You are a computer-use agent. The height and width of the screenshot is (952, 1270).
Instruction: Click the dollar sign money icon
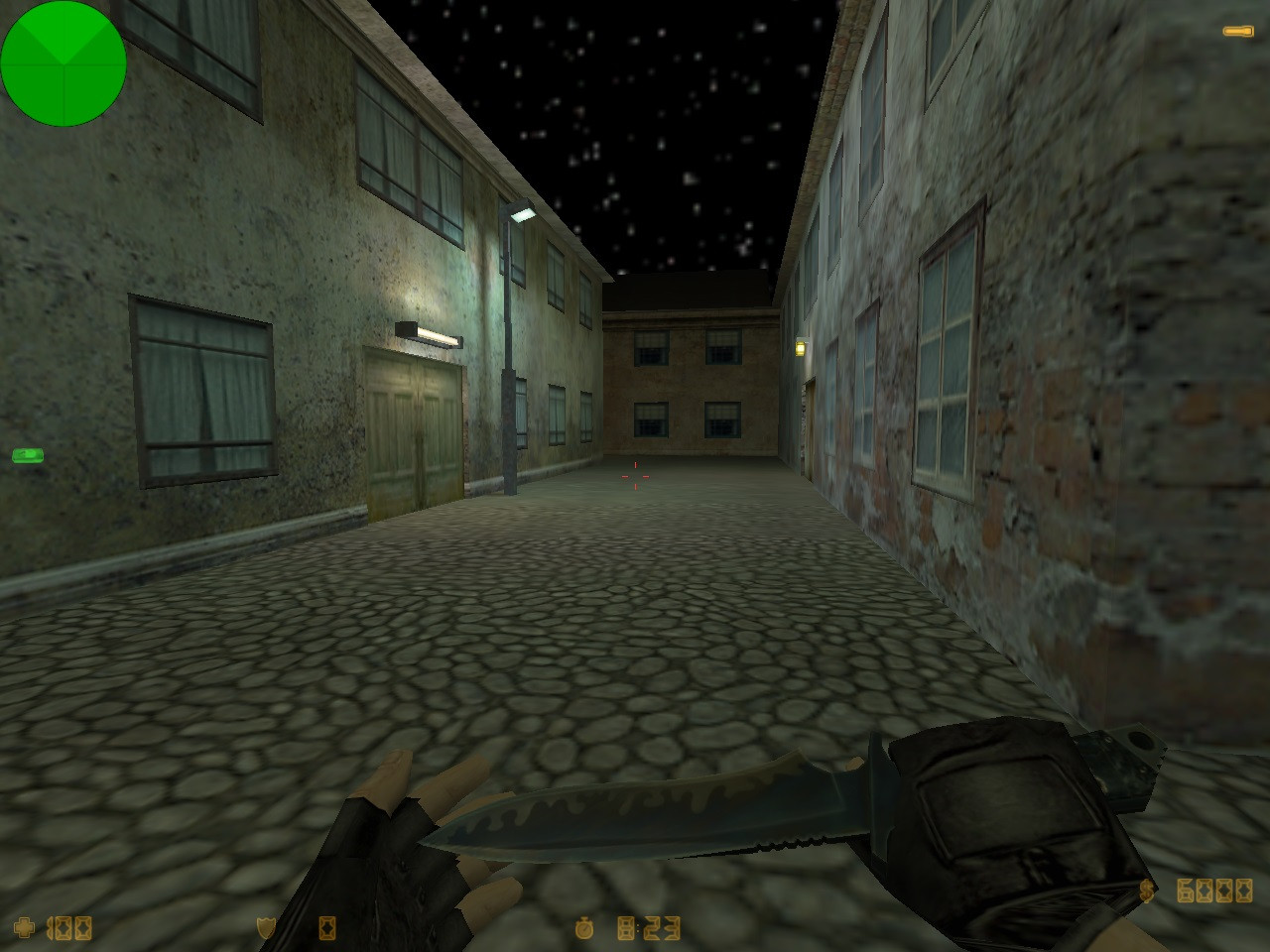1148,891
